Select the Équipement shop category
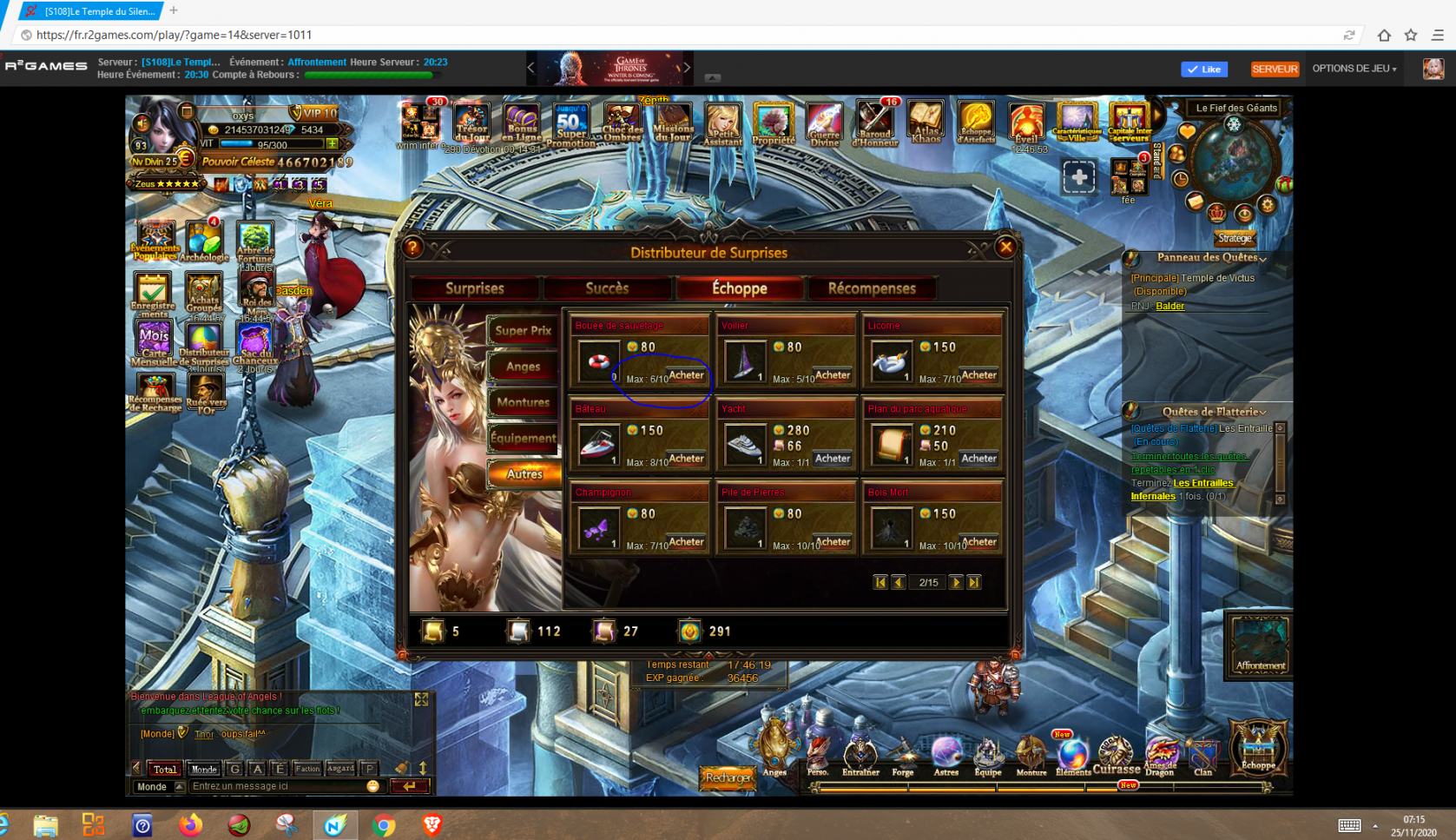Viewport: 1456px width, 840px height. pyautogui.click(x=523, y=438)
